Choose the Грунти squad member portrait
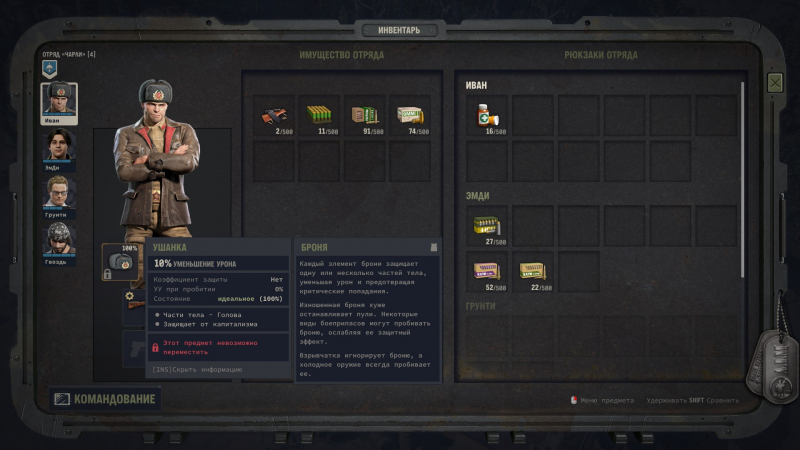This screenshot has height=450, width=800. pyautogui.click(x=59, y=192)
